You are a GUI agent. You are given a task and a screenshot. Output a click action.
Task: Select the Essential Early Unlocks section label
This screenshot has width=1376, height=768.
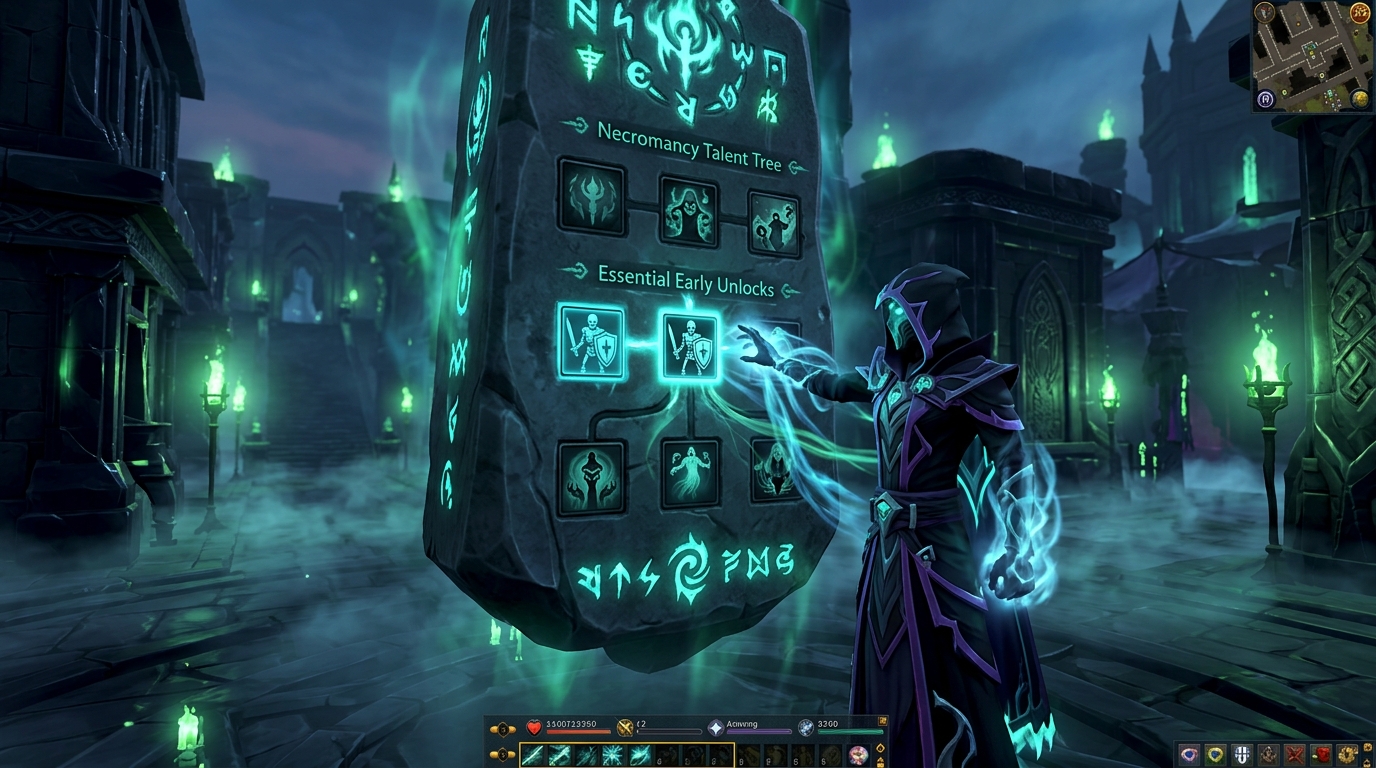(686, 281)
